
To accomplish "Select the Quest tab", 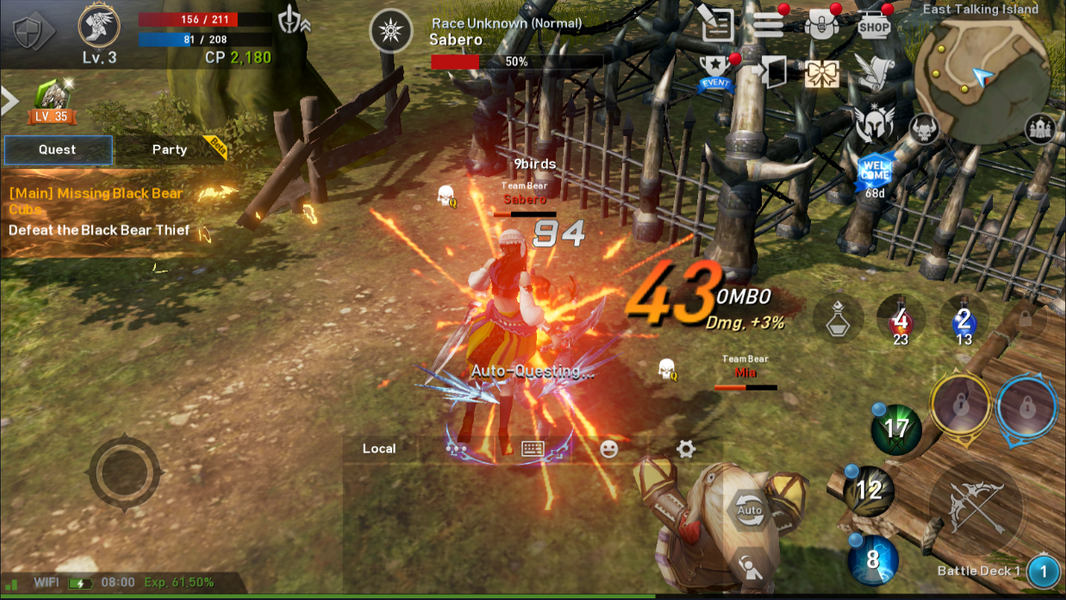I will pyautogui.click(x=57, y=149).
